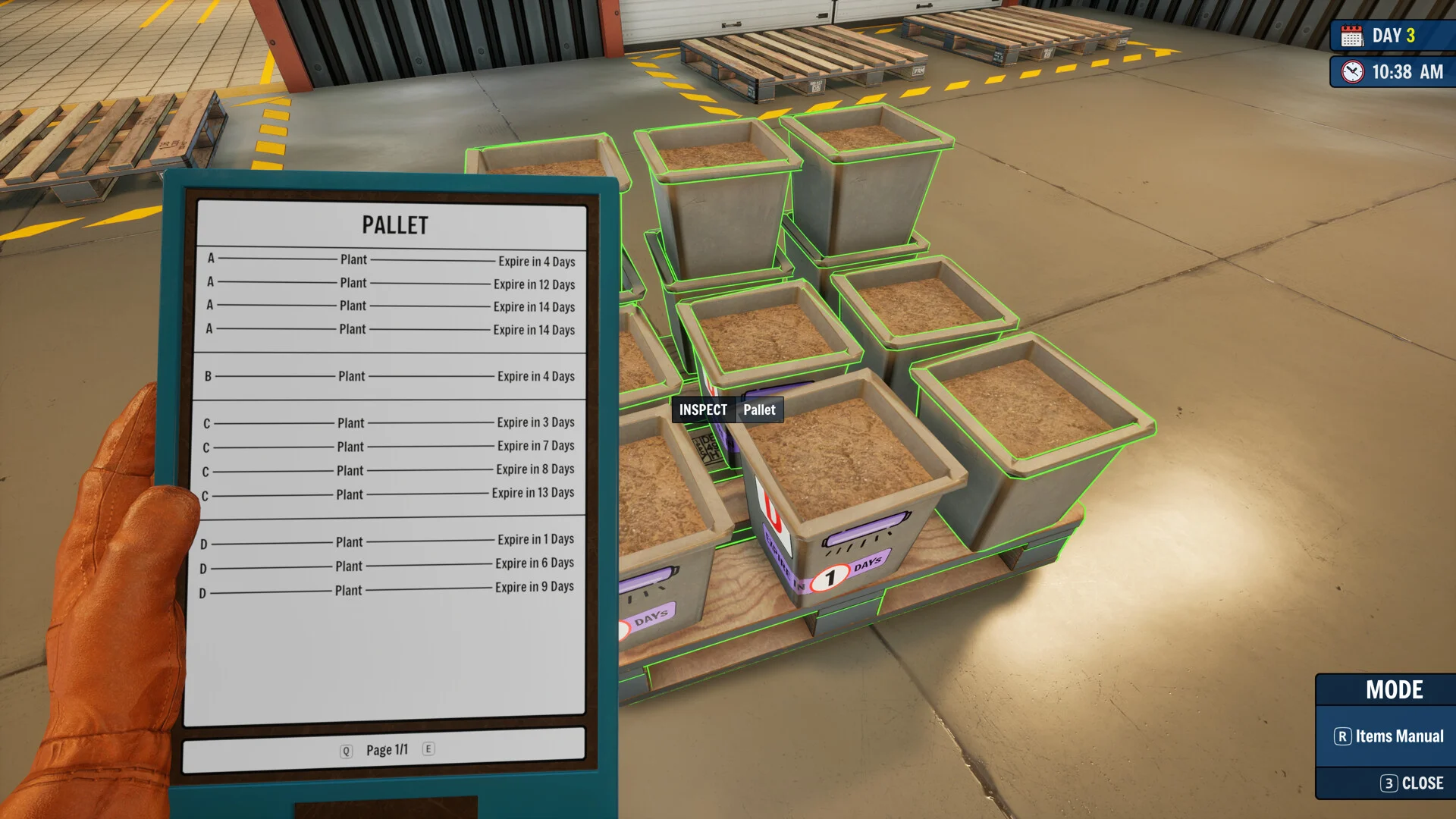The width and height of the screenshot is (1456, 819).
Task: Choose section D plant expiring in 9 days
Action: click(x=387, y=589)
